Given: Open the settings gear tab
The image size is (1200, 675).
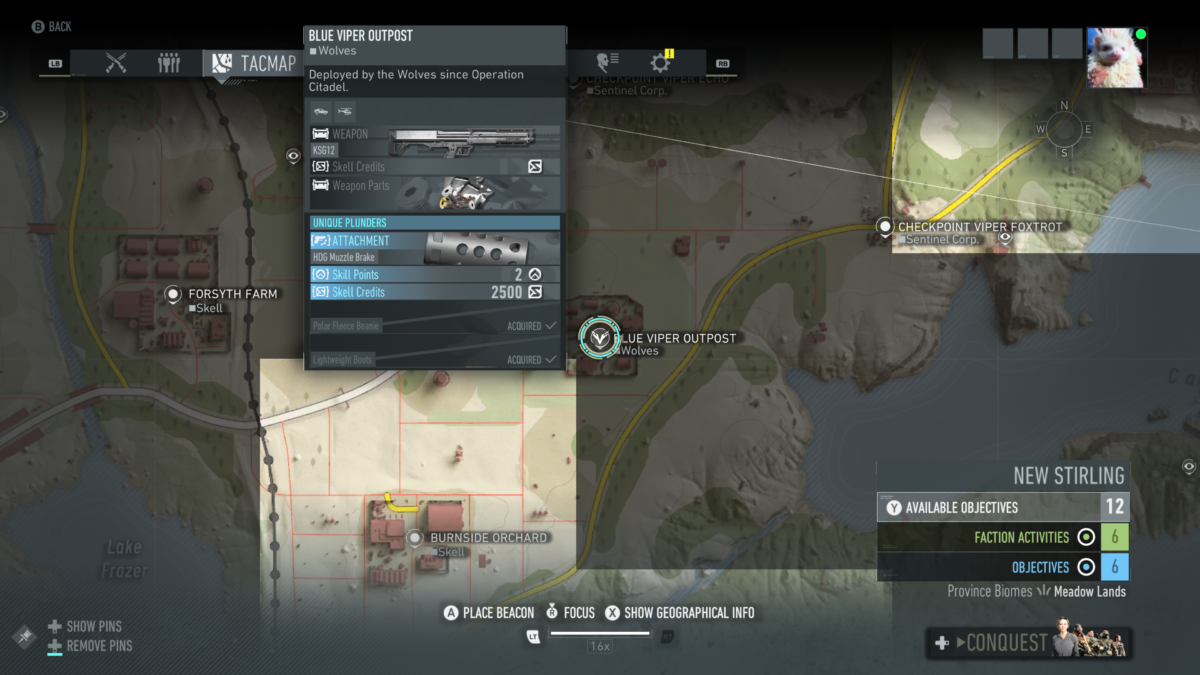Looking at the screenshot, I should coord(660,64).
